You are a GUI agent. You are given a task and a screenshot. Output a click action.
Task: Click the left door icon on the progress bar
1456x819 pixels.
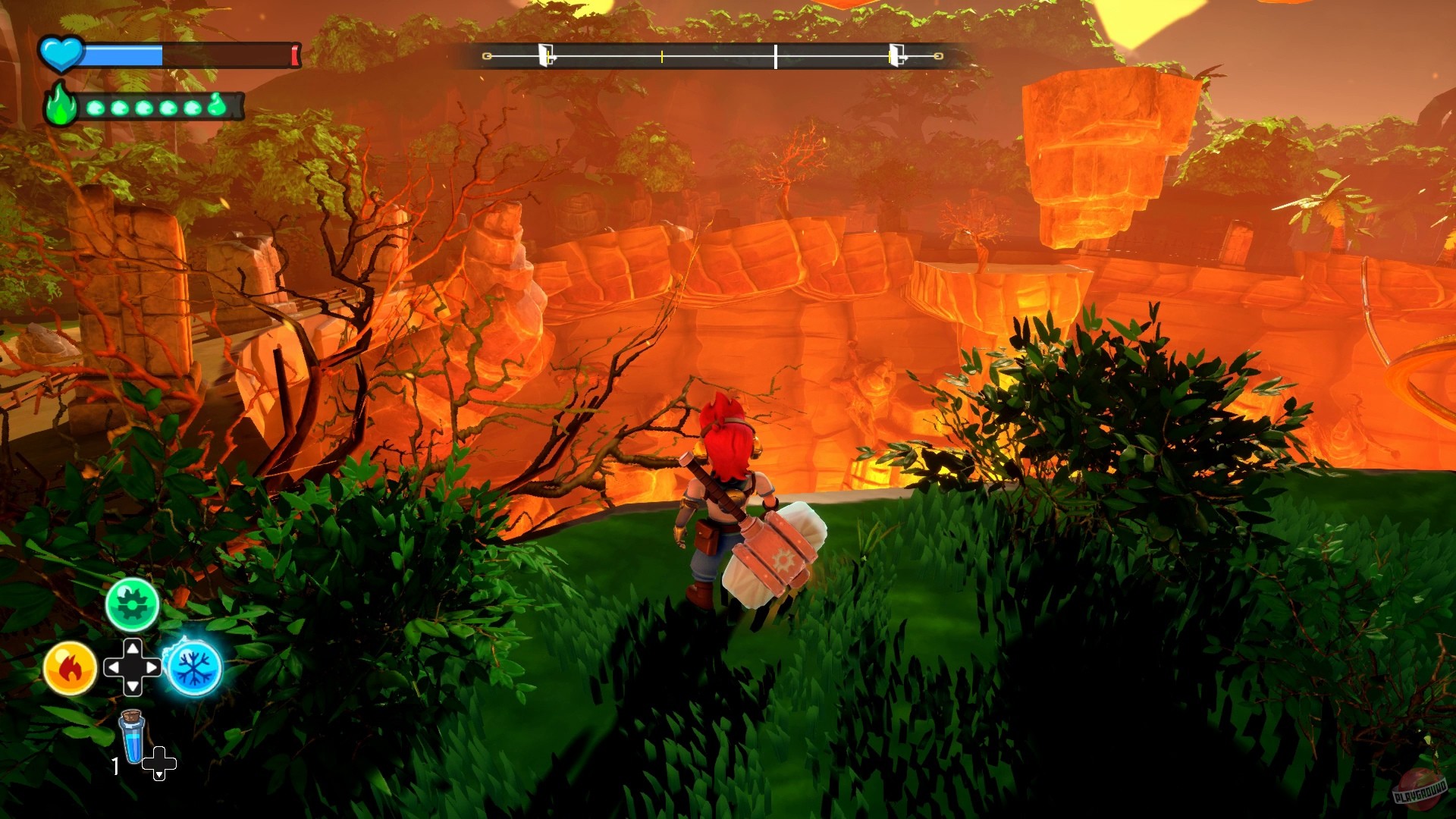tap(547, 53)
